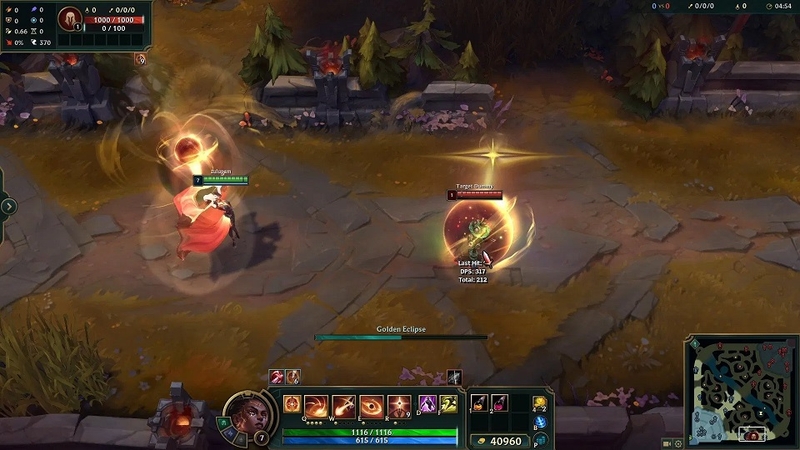Trigger the R ultimate ability
Viewport: 800px width, 450px height.
point(399,405)
